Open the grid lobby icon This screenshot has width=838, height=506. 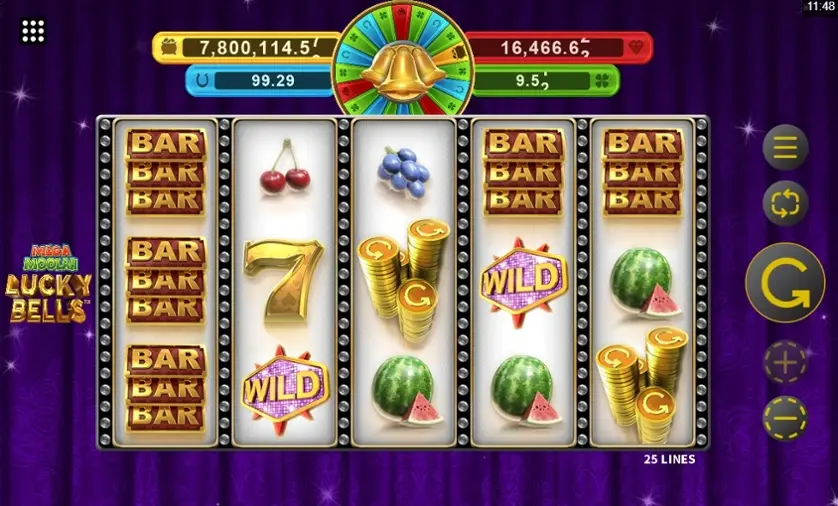point(33,32)
